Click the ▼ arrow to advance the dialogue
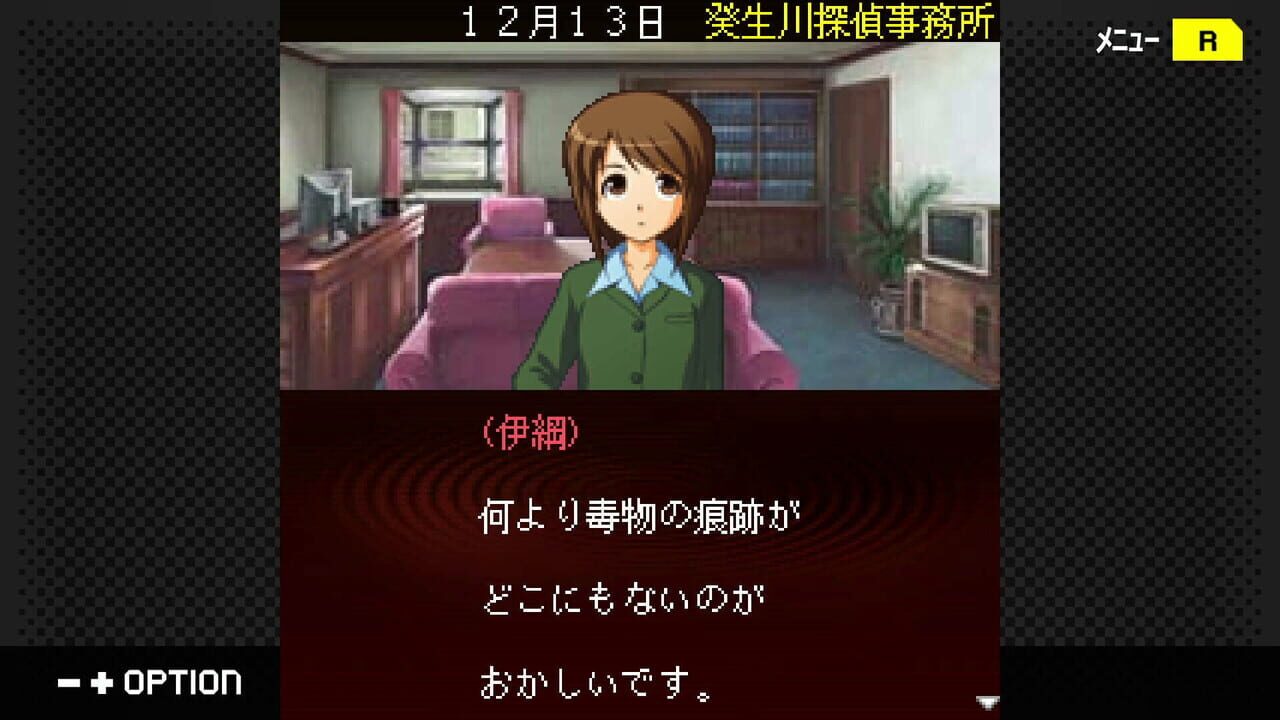 [988, 702]
